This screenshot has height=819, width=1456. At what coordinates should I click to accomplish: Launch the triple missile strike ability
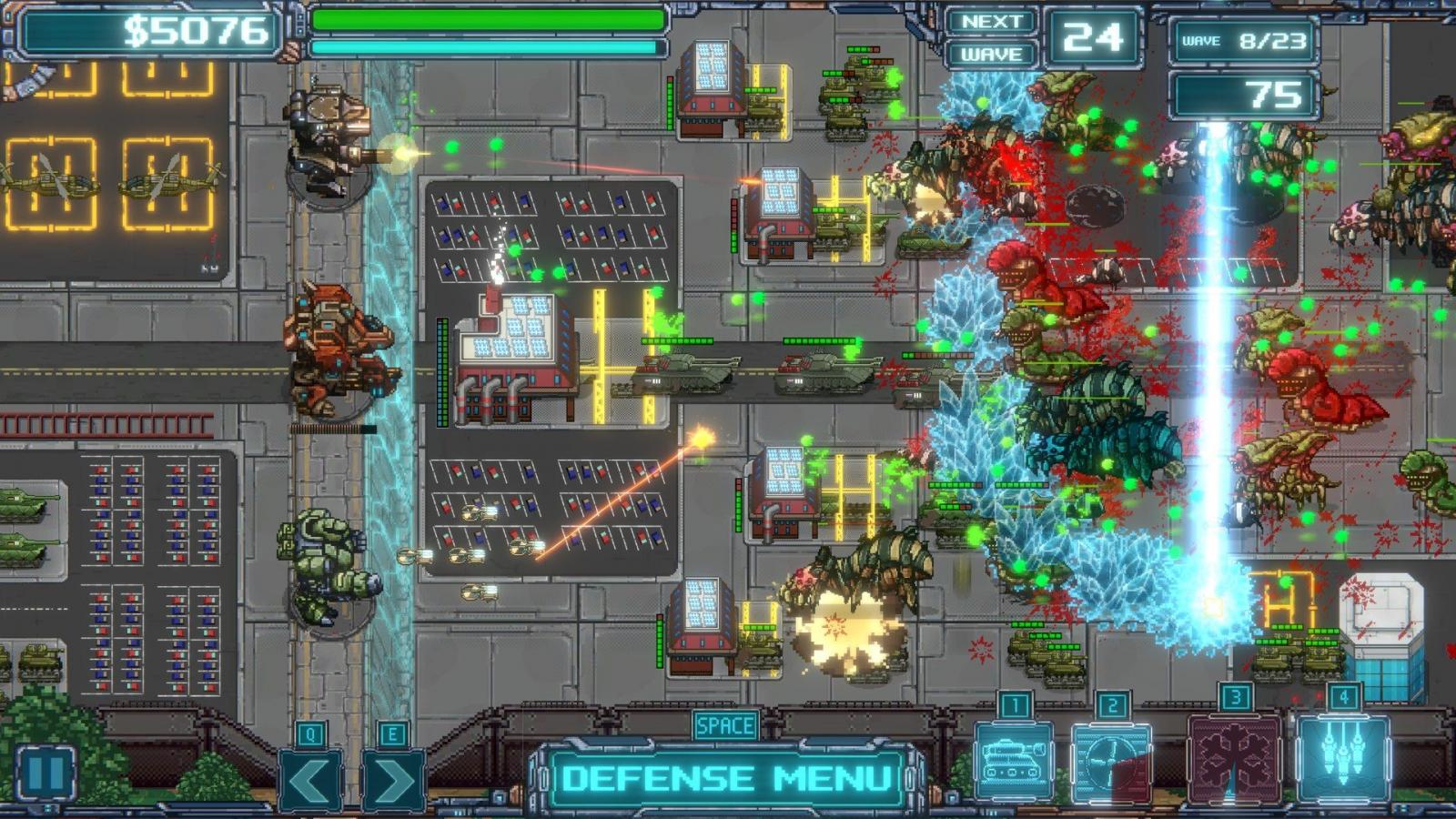pos(1343,760)
